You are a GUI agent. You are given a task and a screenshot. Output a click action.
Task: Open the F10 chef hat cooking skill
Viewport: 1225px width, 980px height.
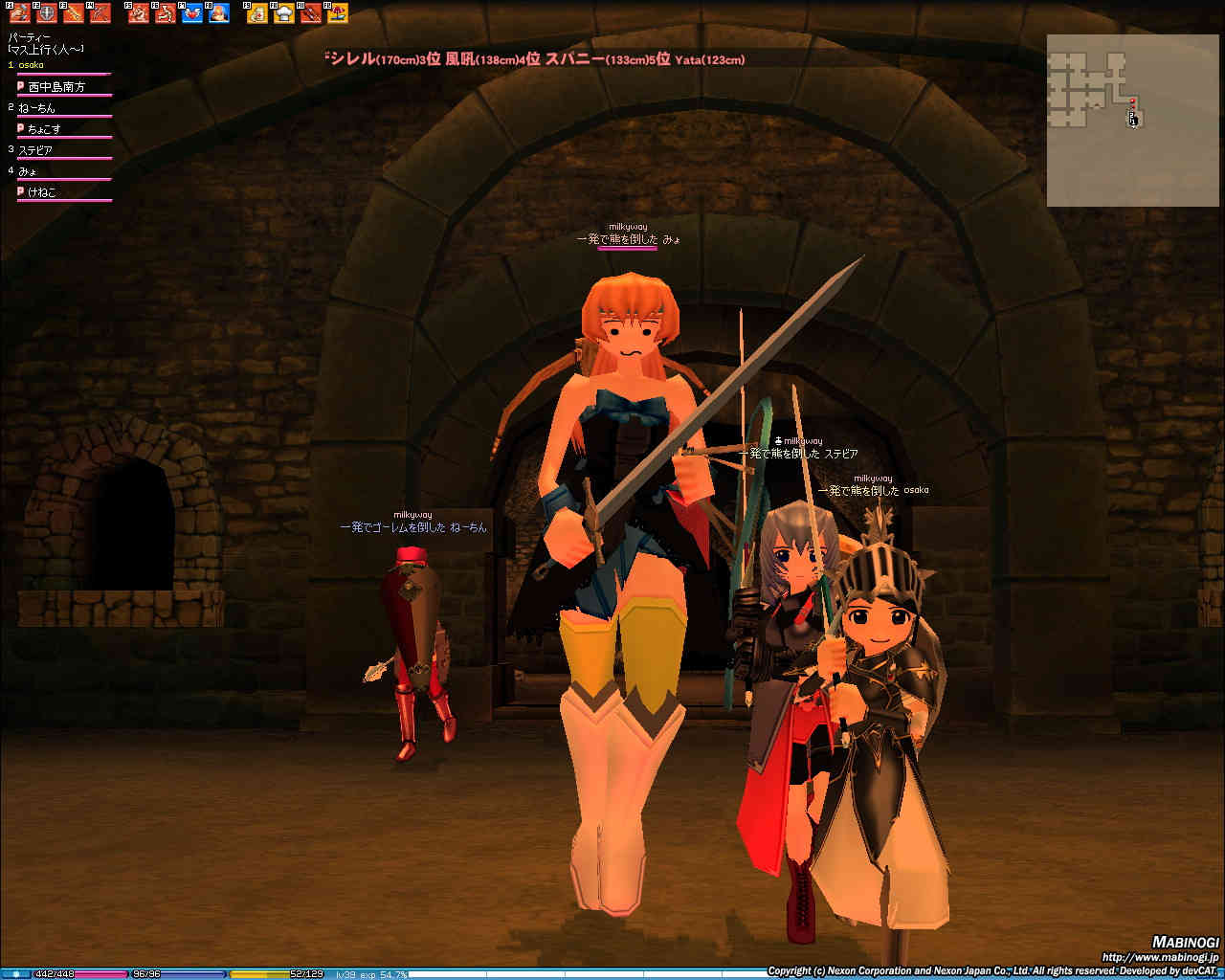coord(284,13)
